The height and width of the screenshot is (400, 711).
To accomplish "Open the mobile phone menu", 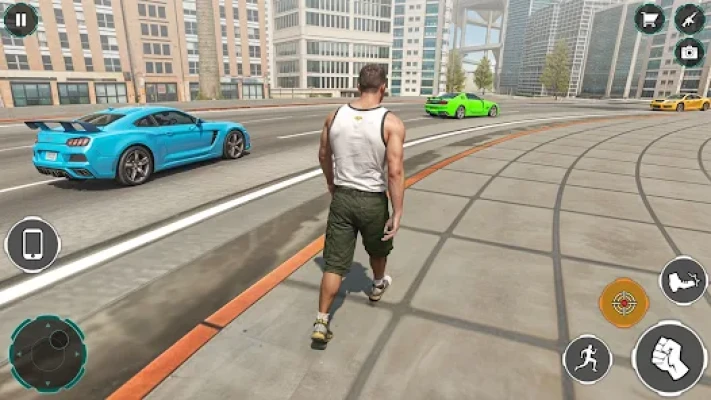I will [x=33, y=245].
